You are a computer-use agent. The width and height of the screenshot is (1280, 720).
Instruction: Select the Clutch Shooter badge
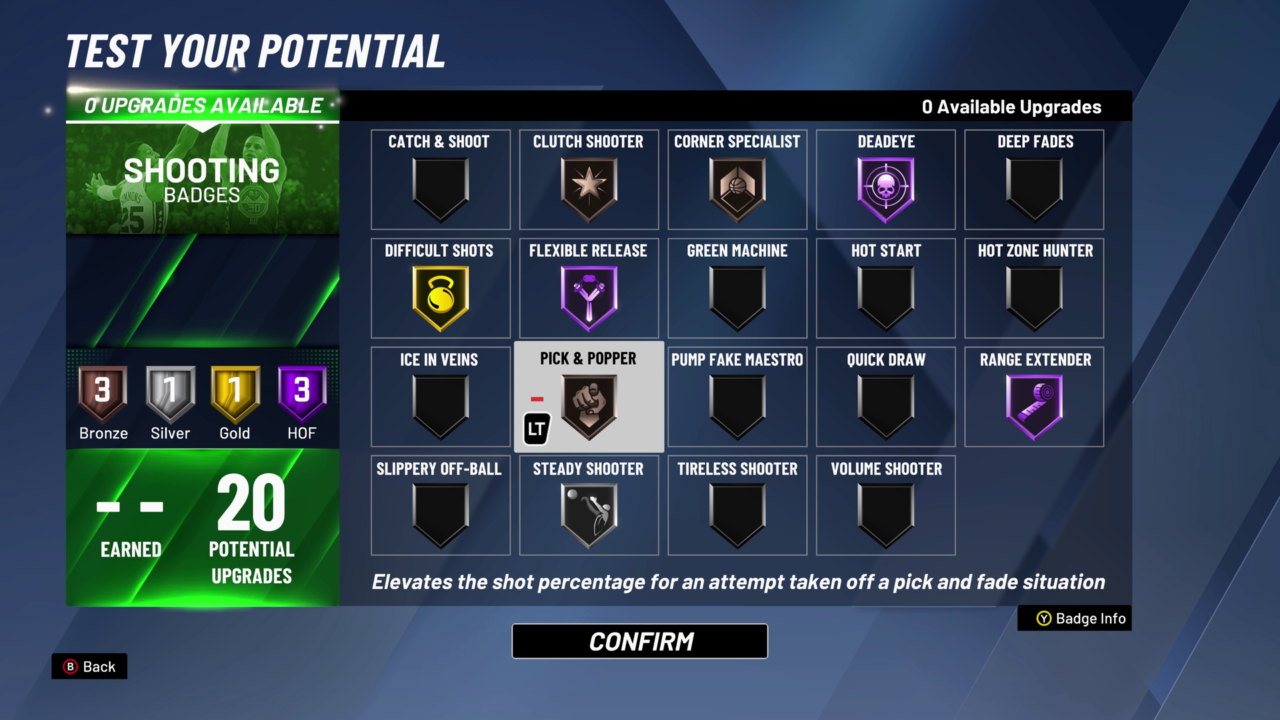(588, 180)
